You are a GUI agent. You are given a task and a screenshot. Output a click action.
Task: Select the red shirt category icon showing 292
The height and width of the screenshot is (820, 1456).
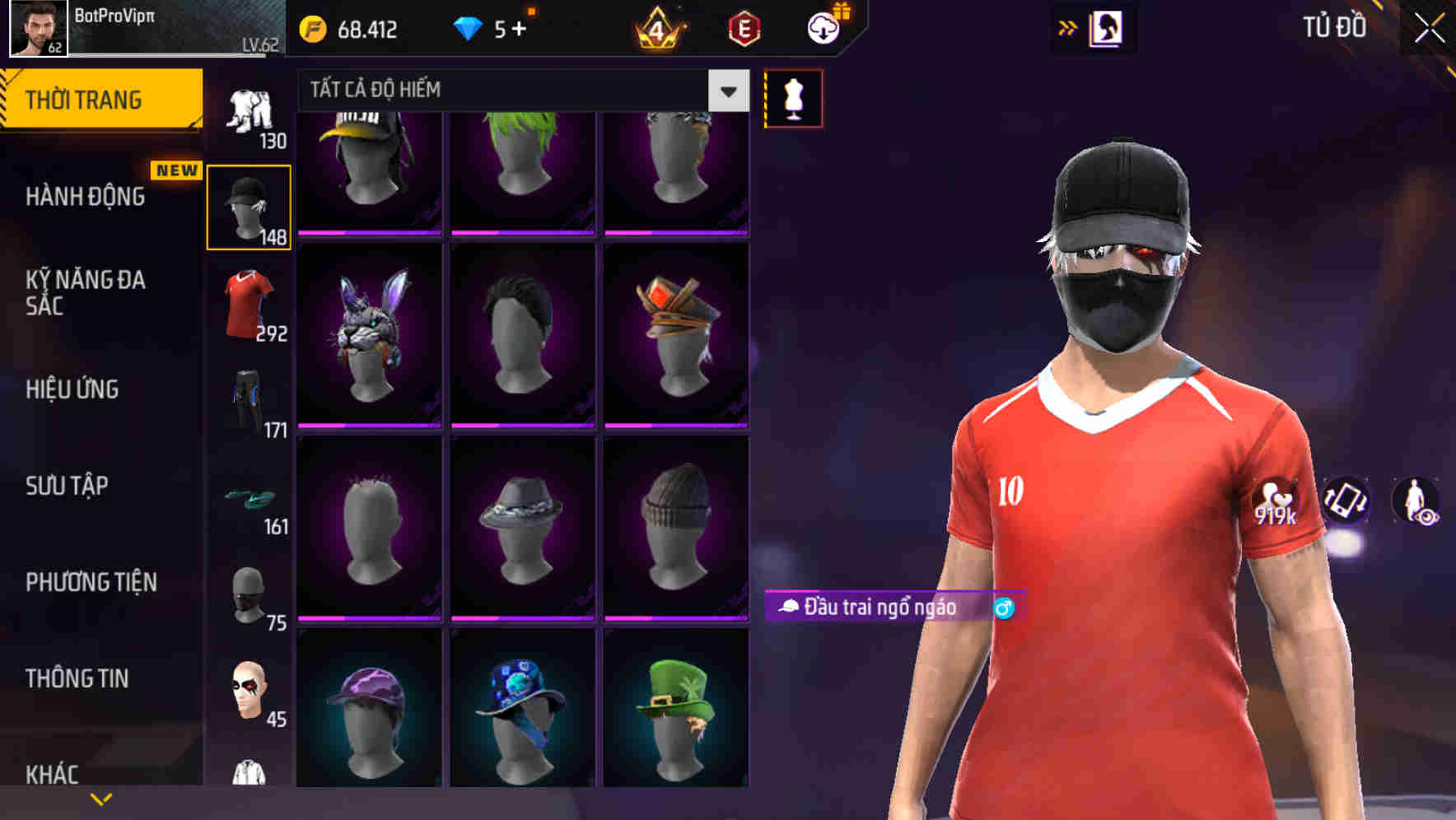[247, 301]
